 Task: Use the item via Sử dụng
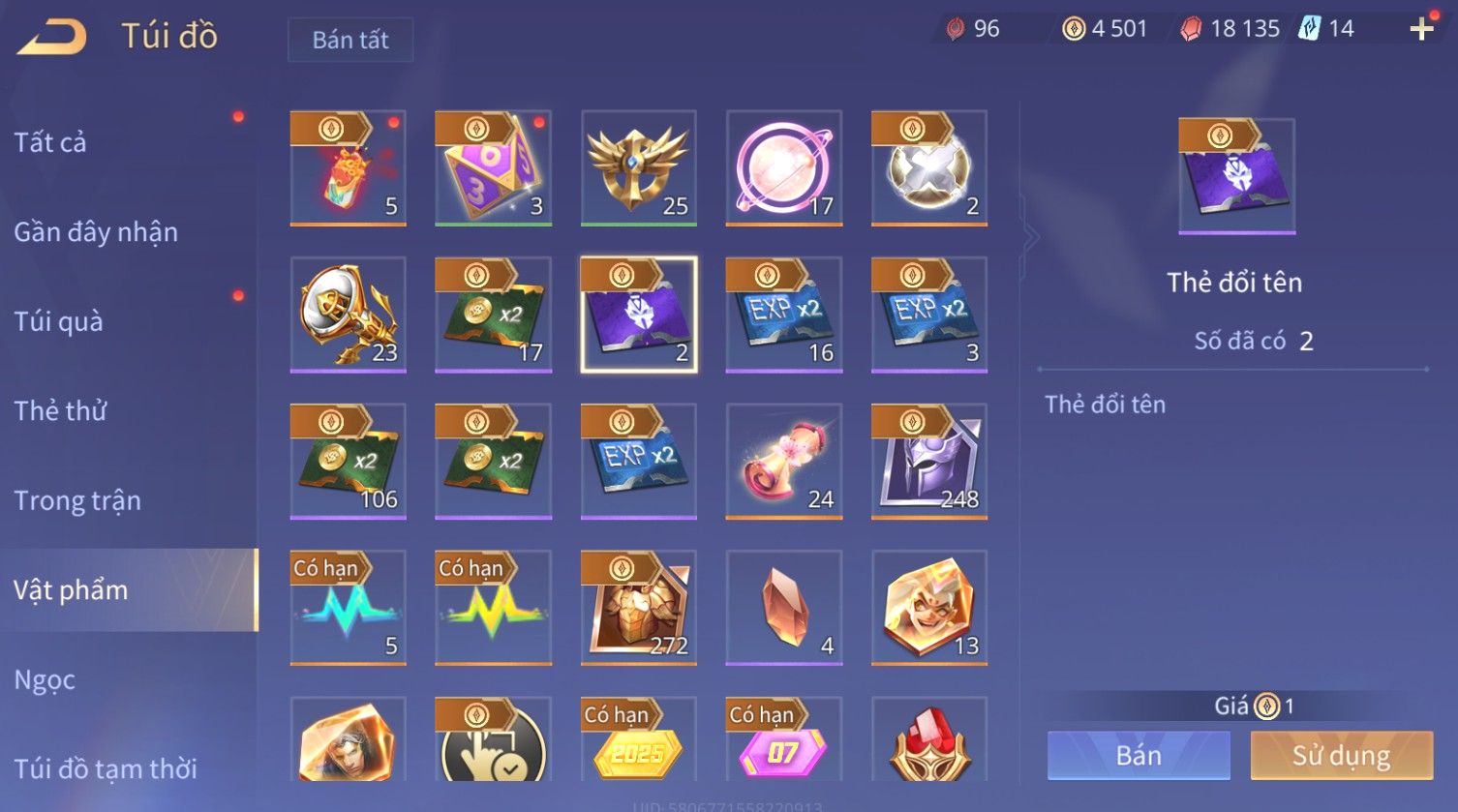tap(1341, 755)
